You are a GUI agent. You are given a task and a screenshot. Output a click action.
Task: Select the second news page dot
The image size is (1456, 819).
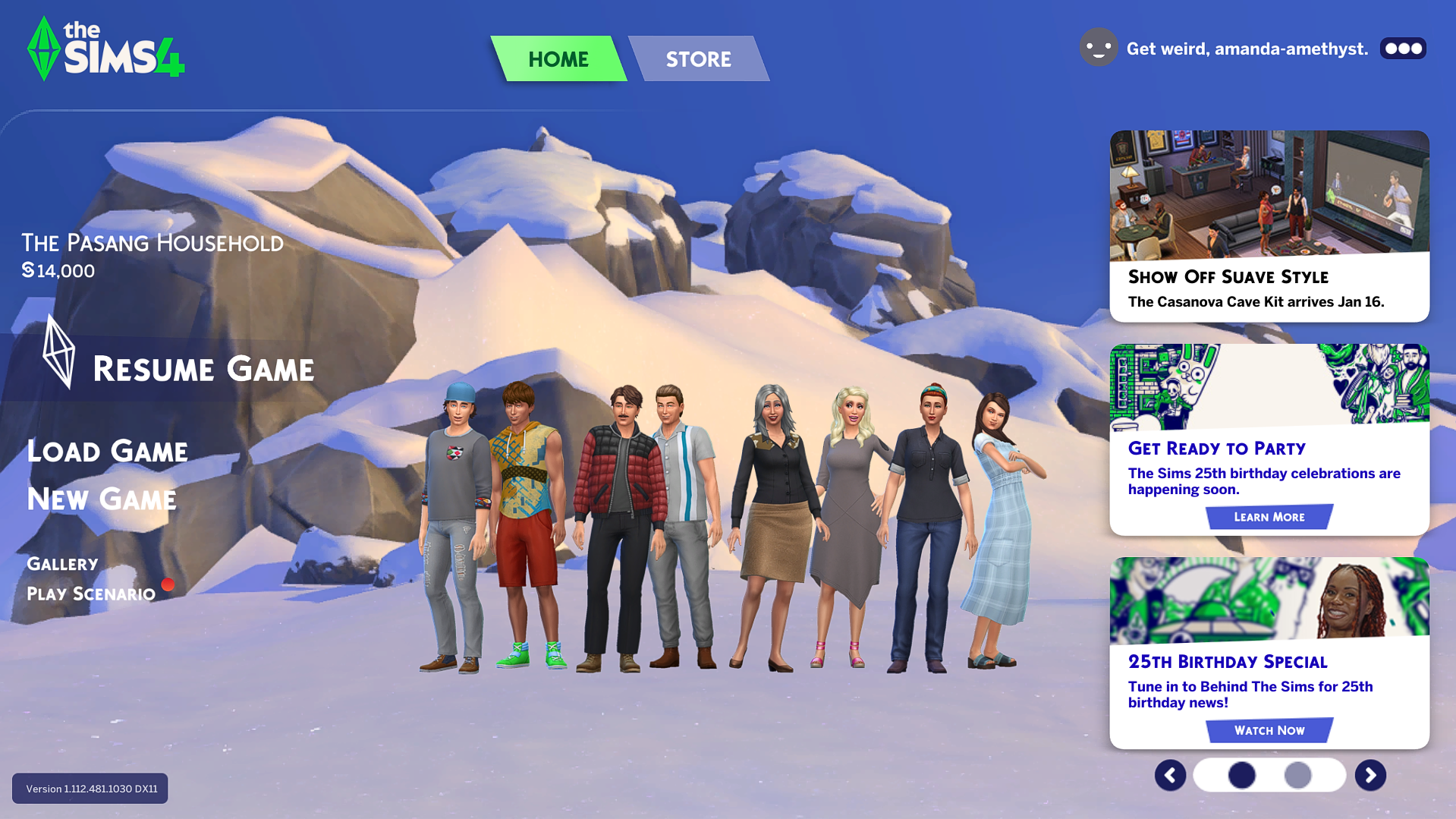[x=1297, y=775]
